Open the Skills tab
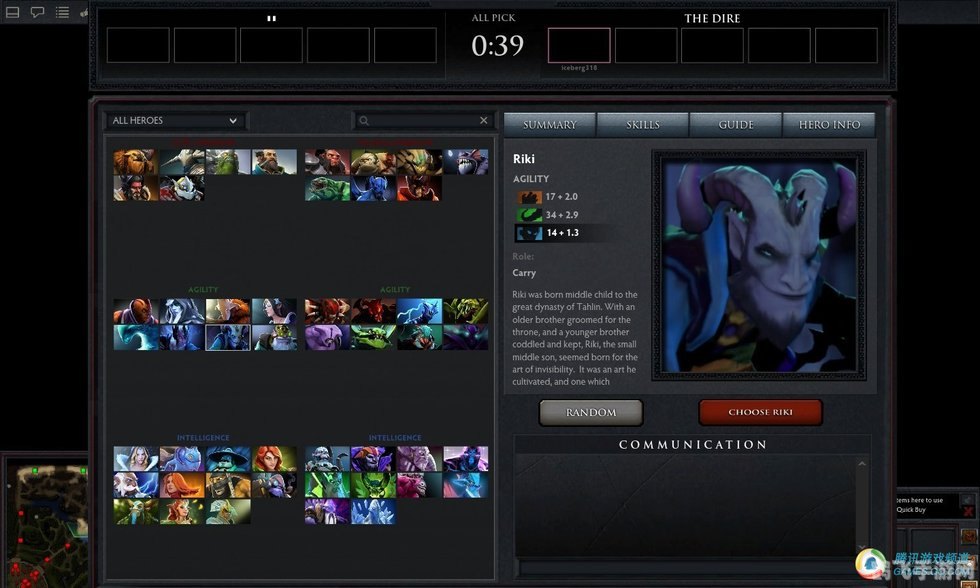This screenshot has width=980, height=588. coord(643,125)
